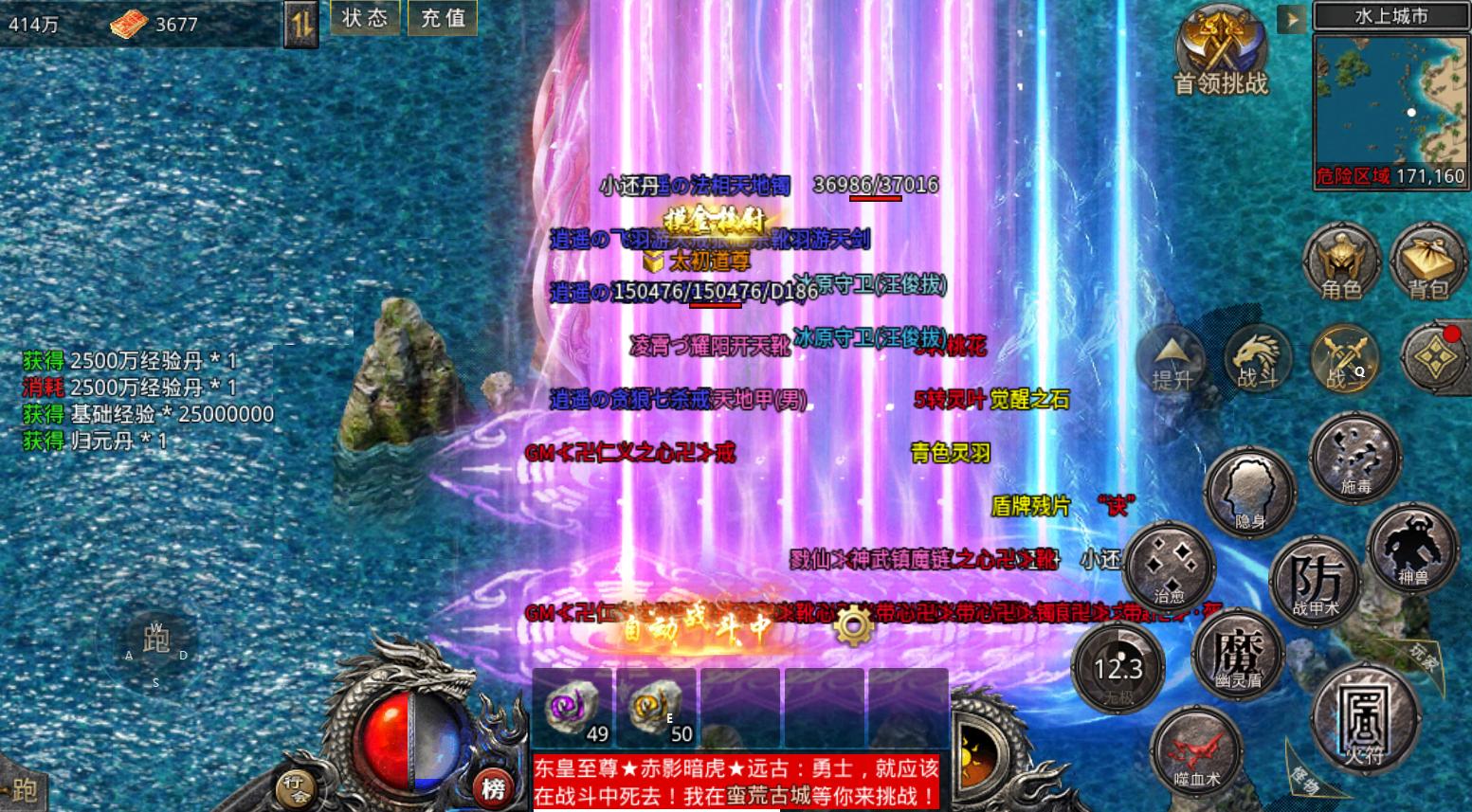Switch to the 状态 status tab

pos(365,17)
